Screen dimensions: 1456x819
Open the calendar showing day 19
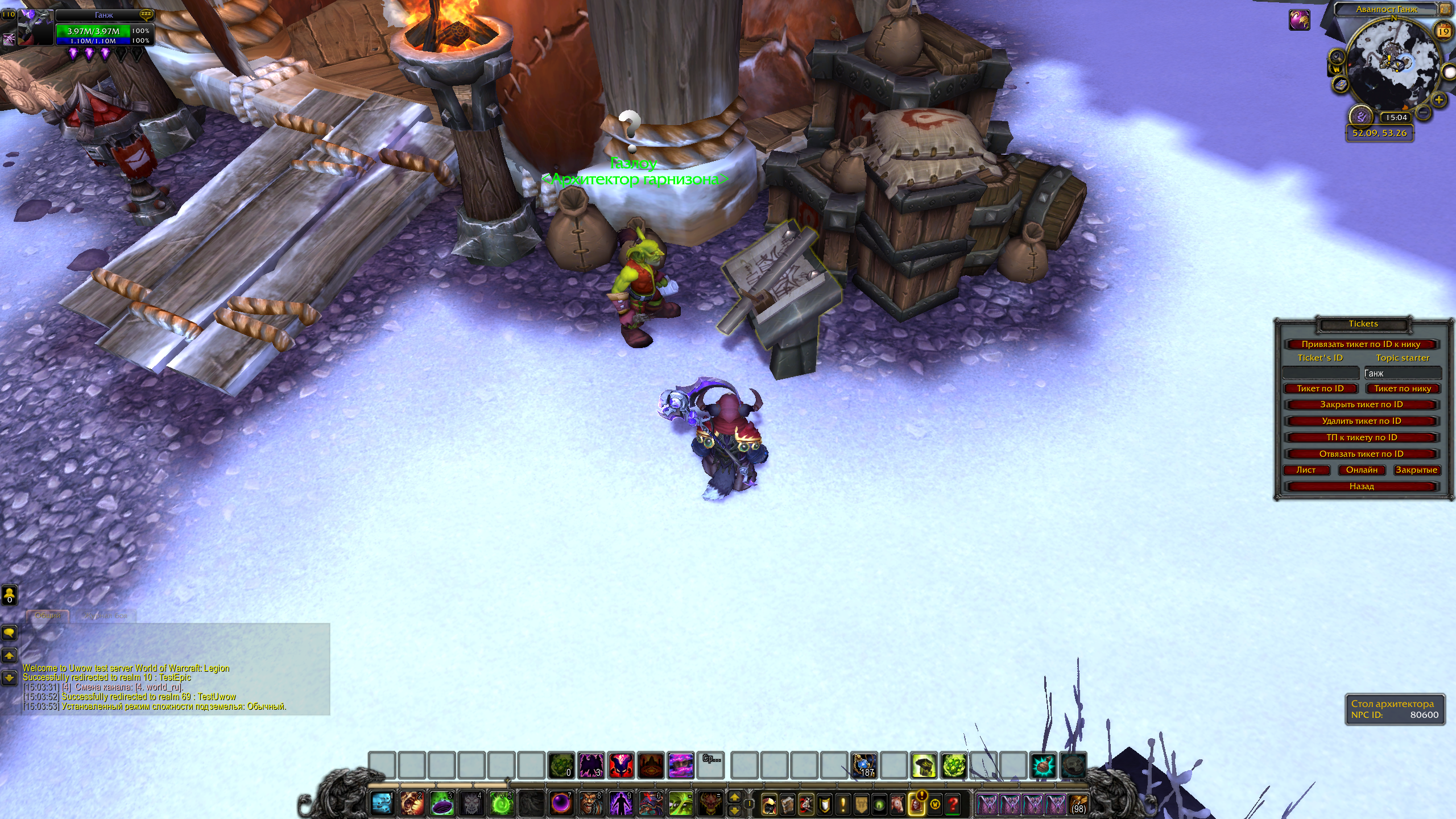point(1443,31)
